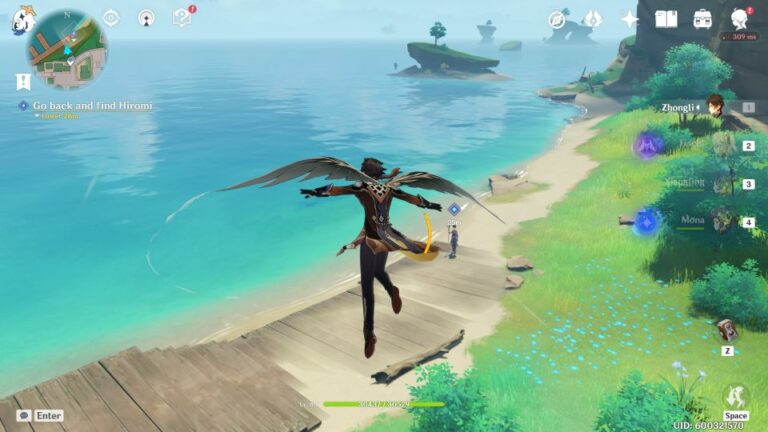The image size is (768, 432).
Task: Use the gadget item above Z
Action: pyautogui.click(x=727, y=329)
